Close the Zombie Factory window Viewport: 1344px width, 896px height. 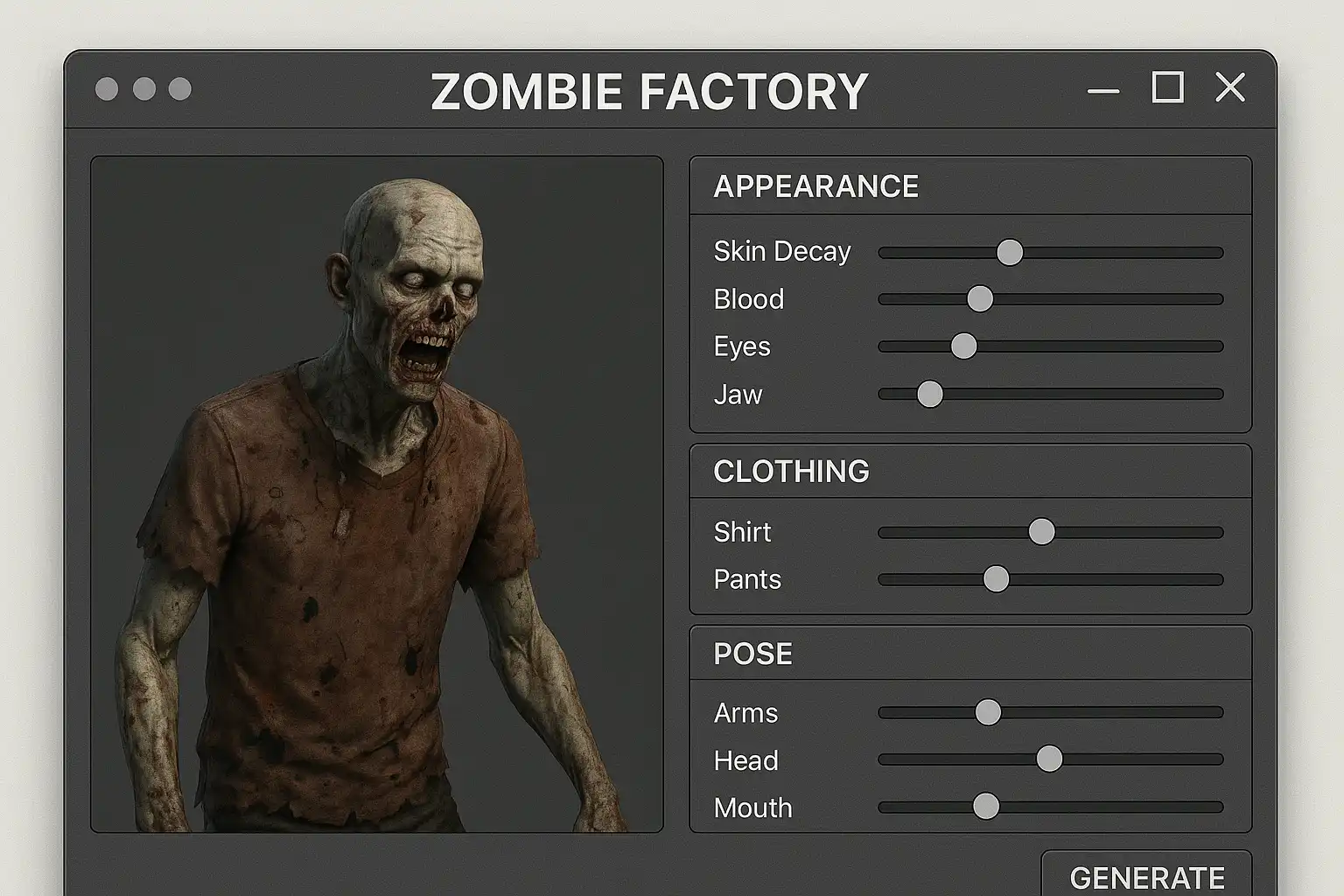click(1230, 87)
